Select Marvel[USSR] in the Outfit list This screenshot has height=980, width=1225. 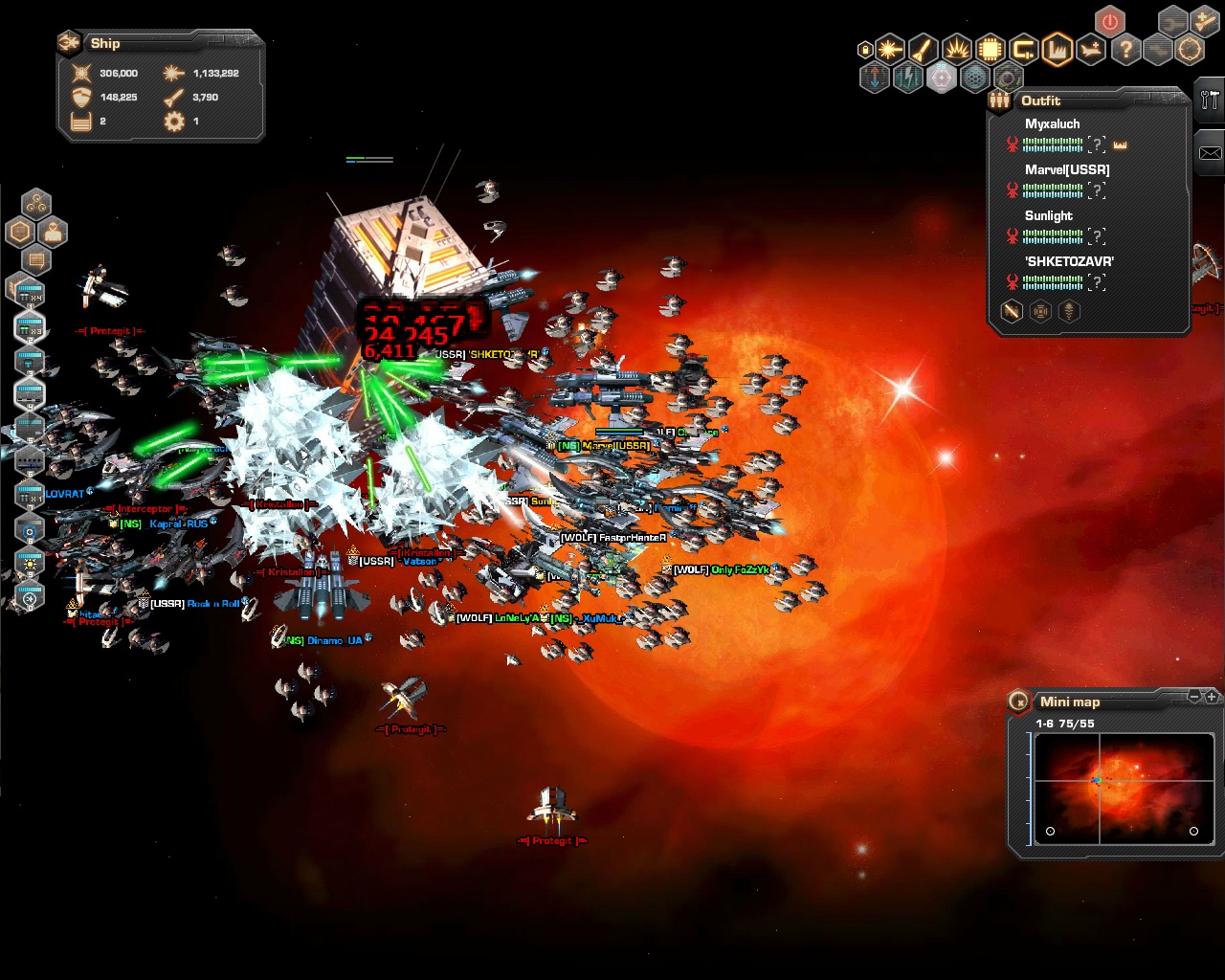click(1066, 170)
